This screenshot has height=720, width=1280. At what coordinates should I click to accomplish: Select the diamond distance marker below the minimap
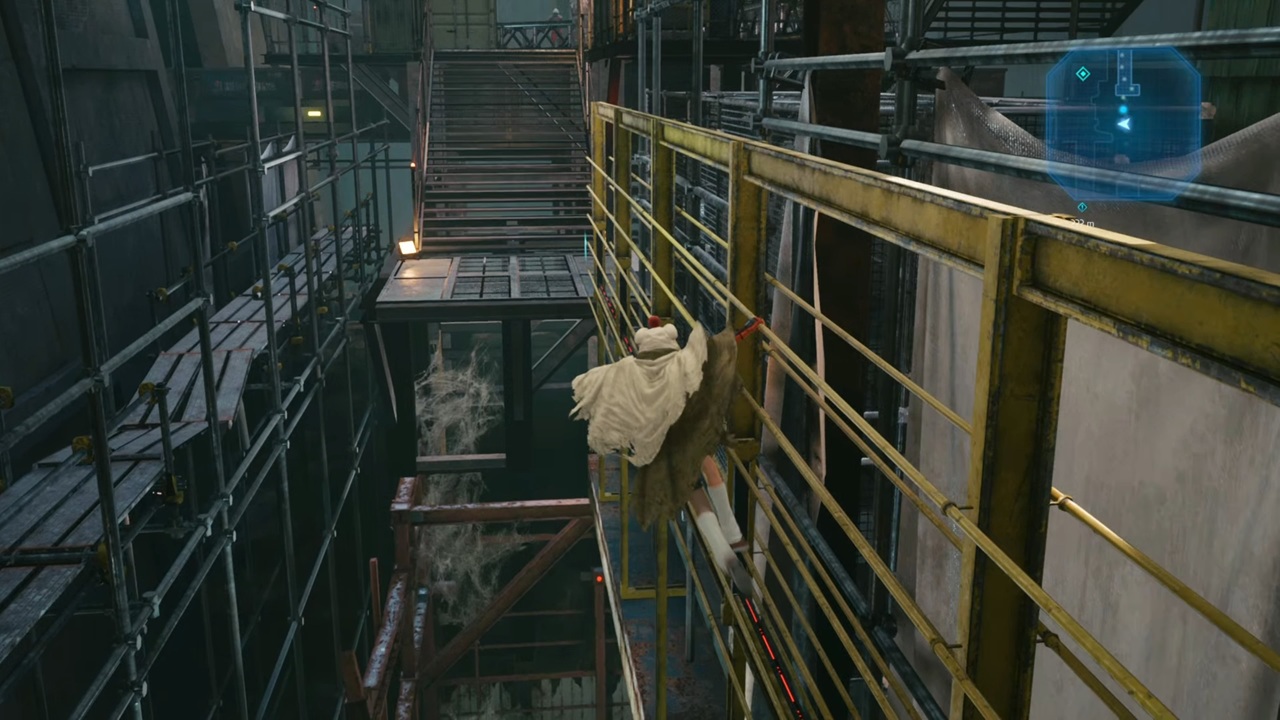pyautogui.click(x=1081, y=208)
